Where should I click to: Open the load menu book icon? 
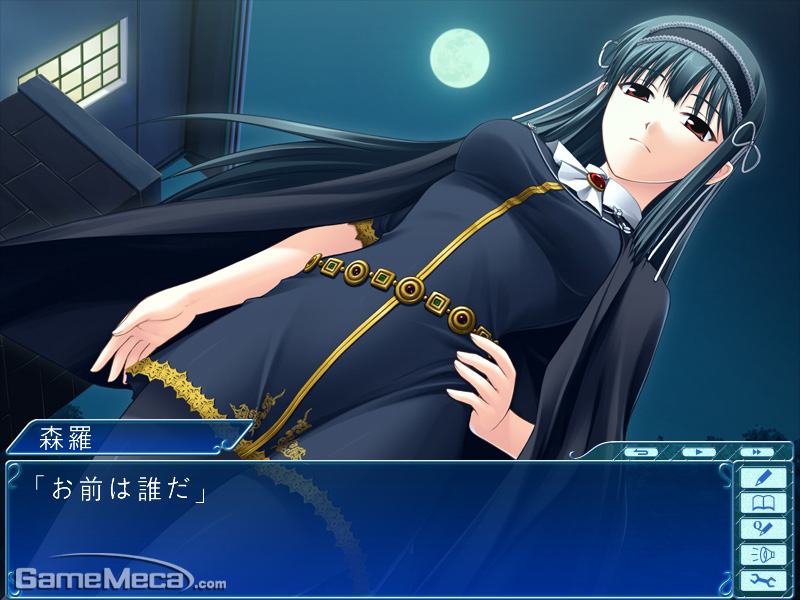762,503
